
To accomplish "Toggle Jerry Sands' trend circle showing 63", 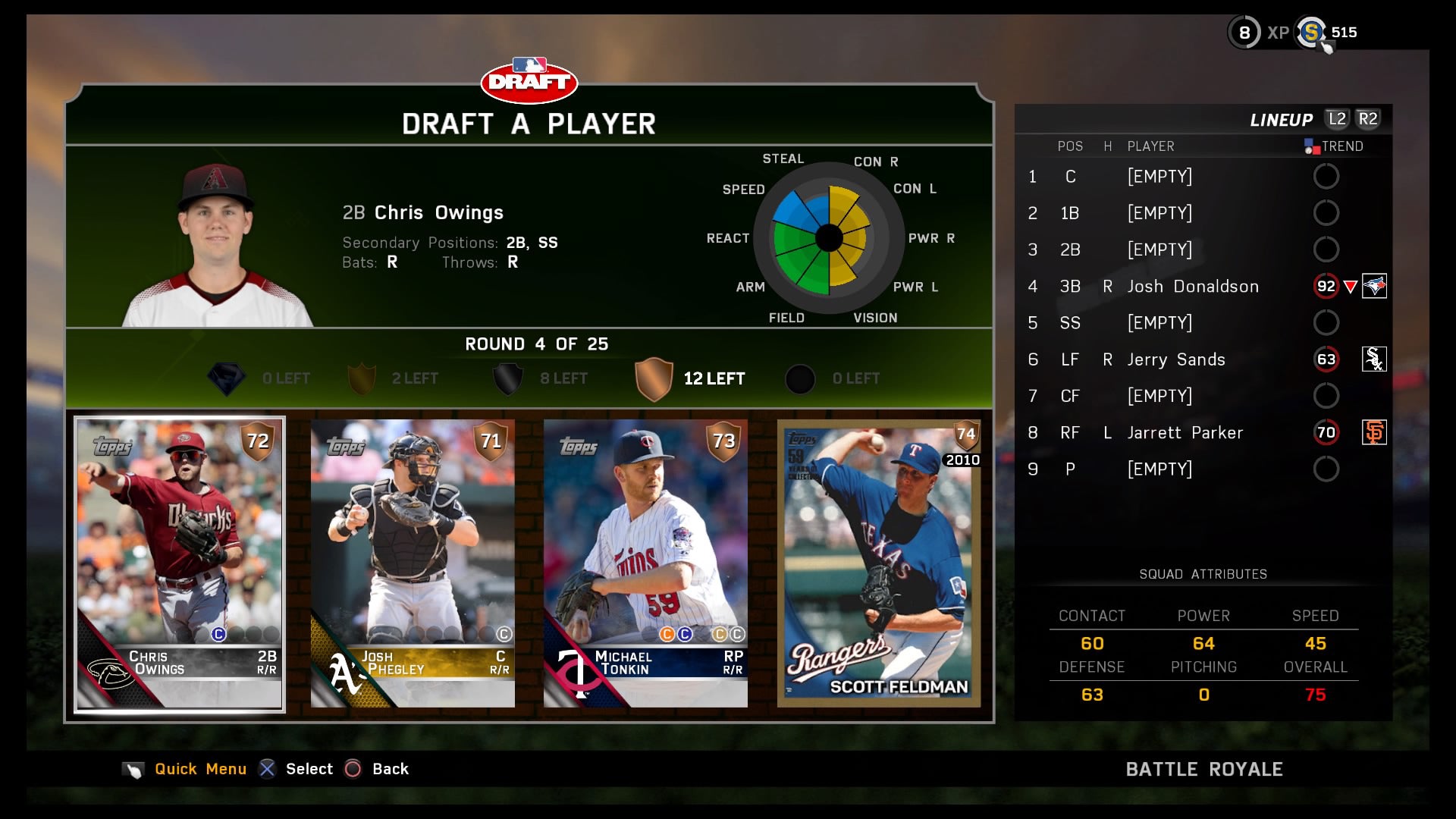I will [x=1326, y=359].
